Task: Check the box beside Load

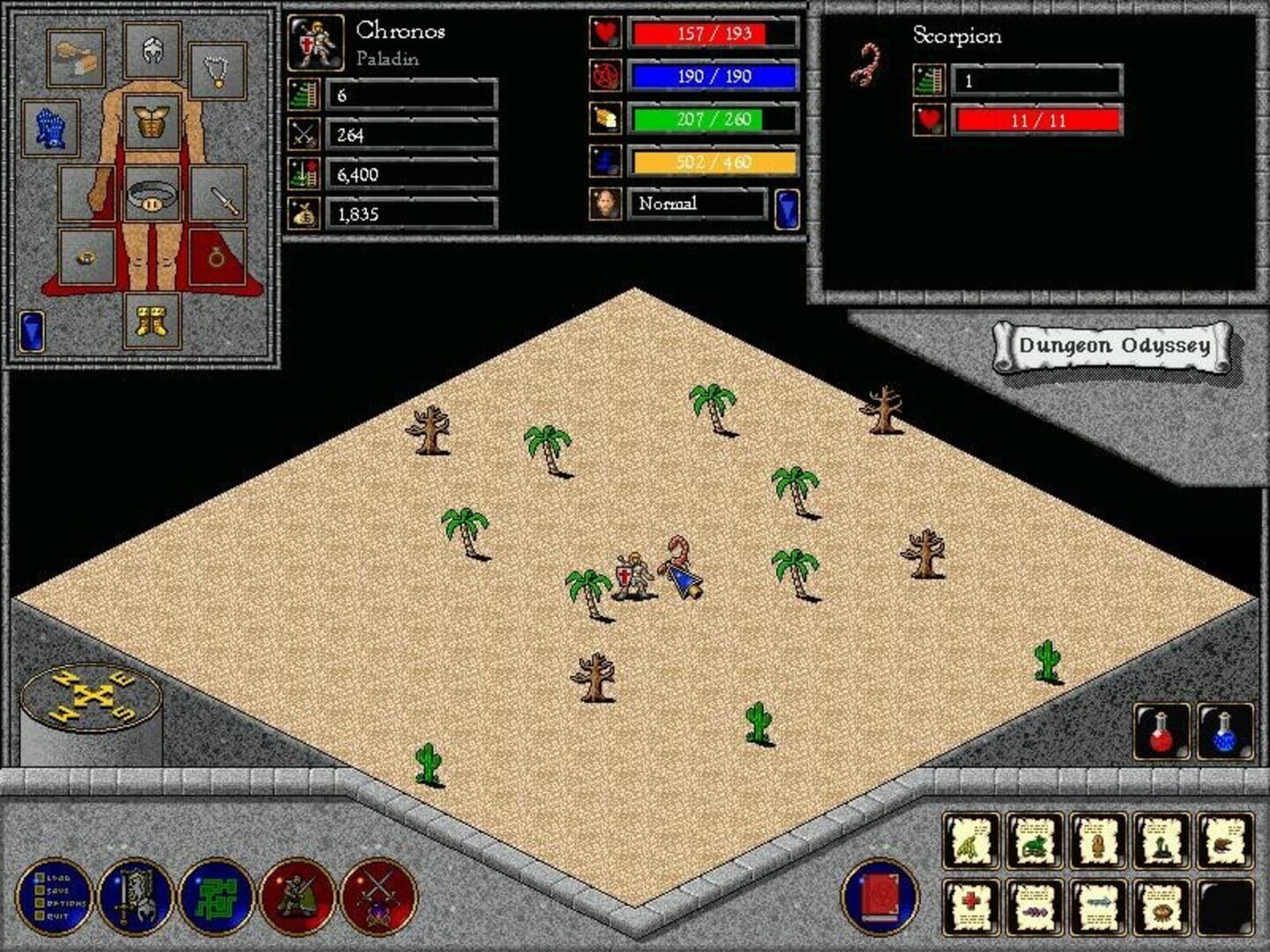Action: (x=40, y=878)
